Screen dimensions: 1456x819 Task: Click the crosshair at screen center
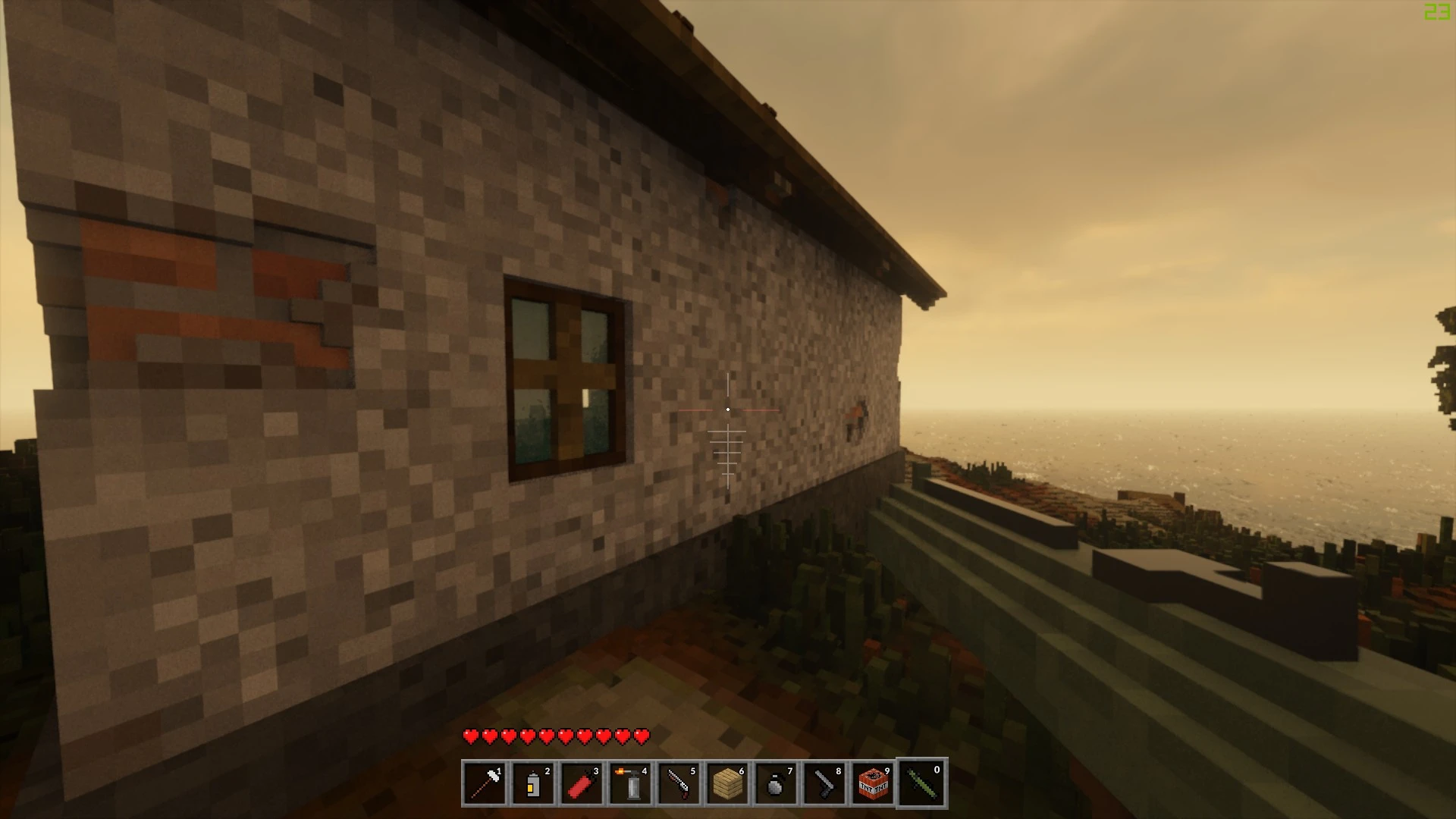point(728,409)
